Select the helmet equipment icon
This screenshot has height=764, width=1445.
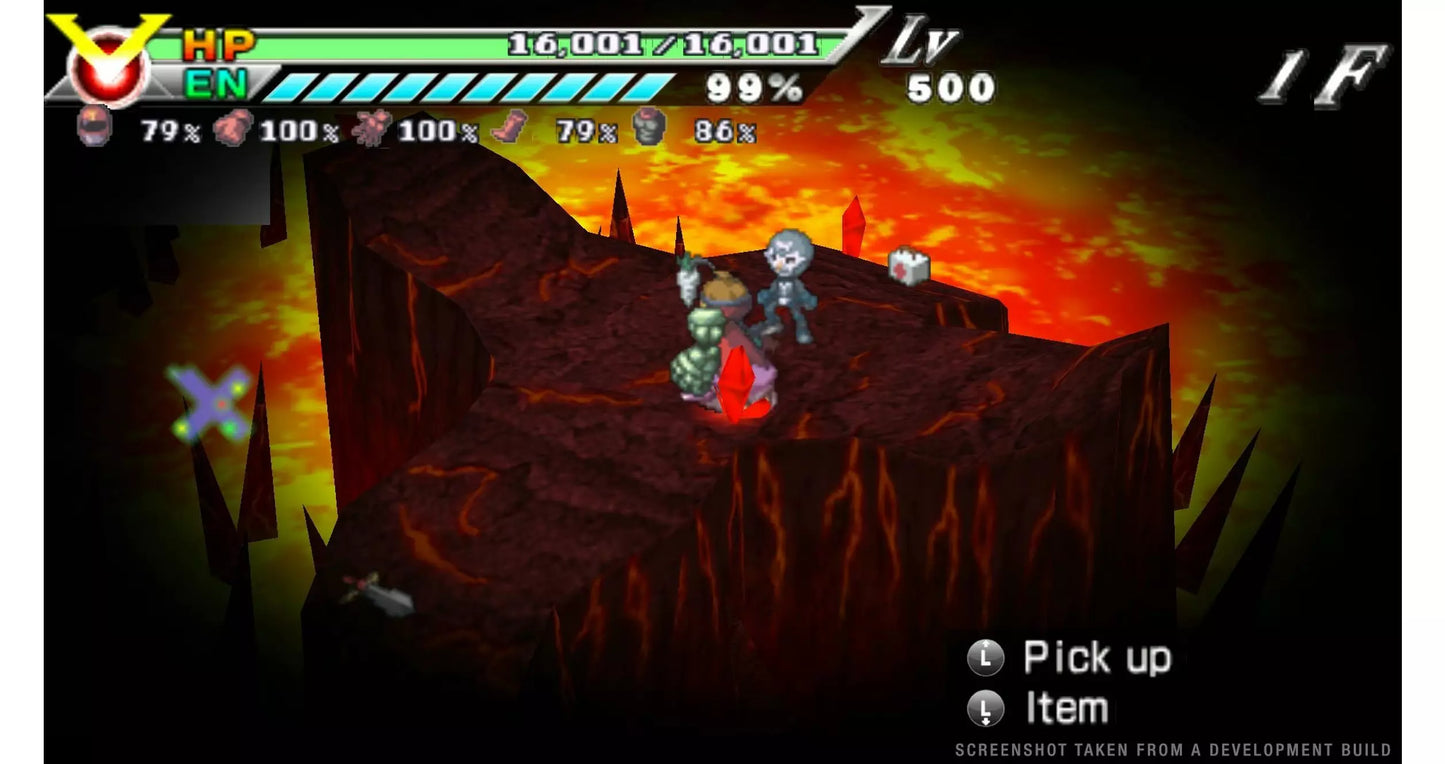pyautogui.click(x=93, y=128)
